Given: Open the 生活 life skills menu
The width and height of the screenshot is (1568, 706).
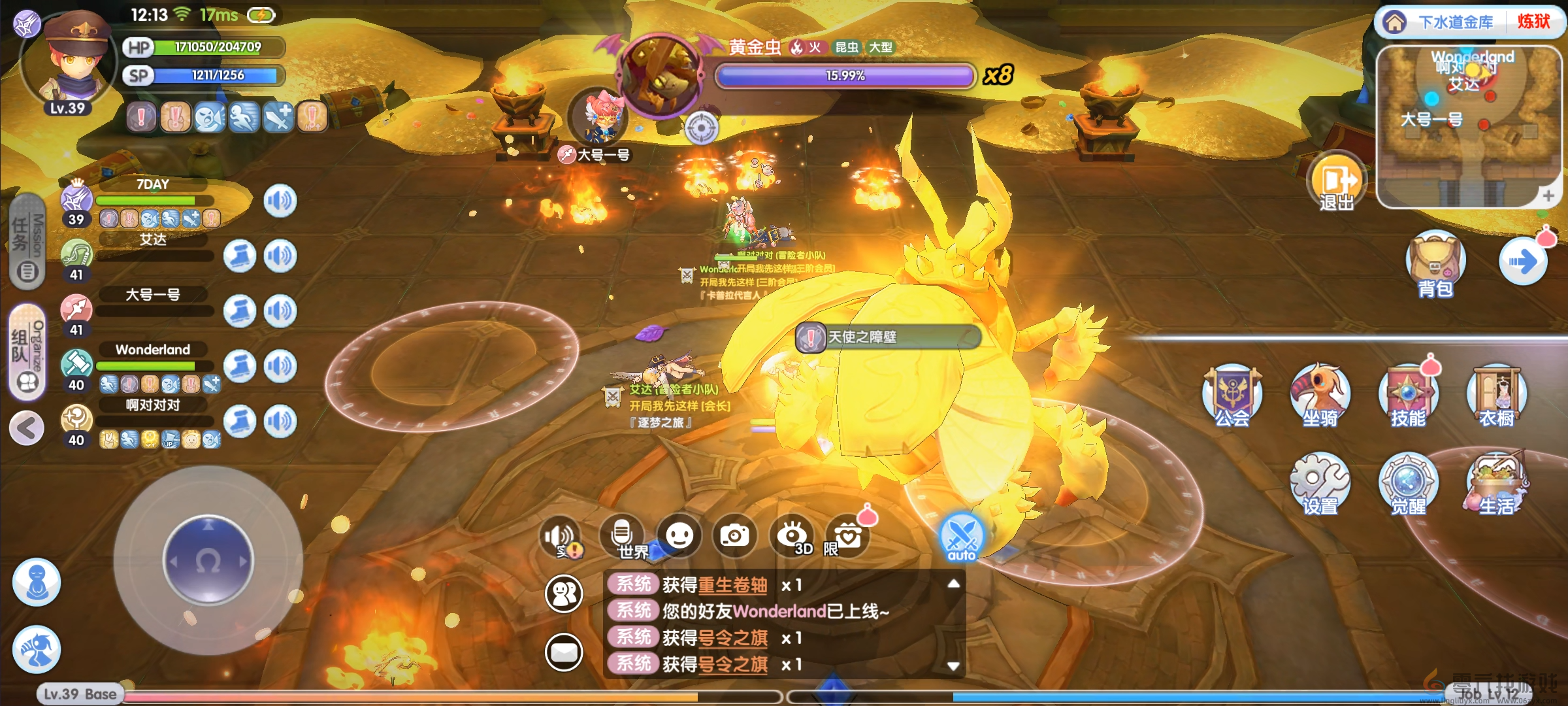Looking at the screenshot, I should click(1496, 482).
